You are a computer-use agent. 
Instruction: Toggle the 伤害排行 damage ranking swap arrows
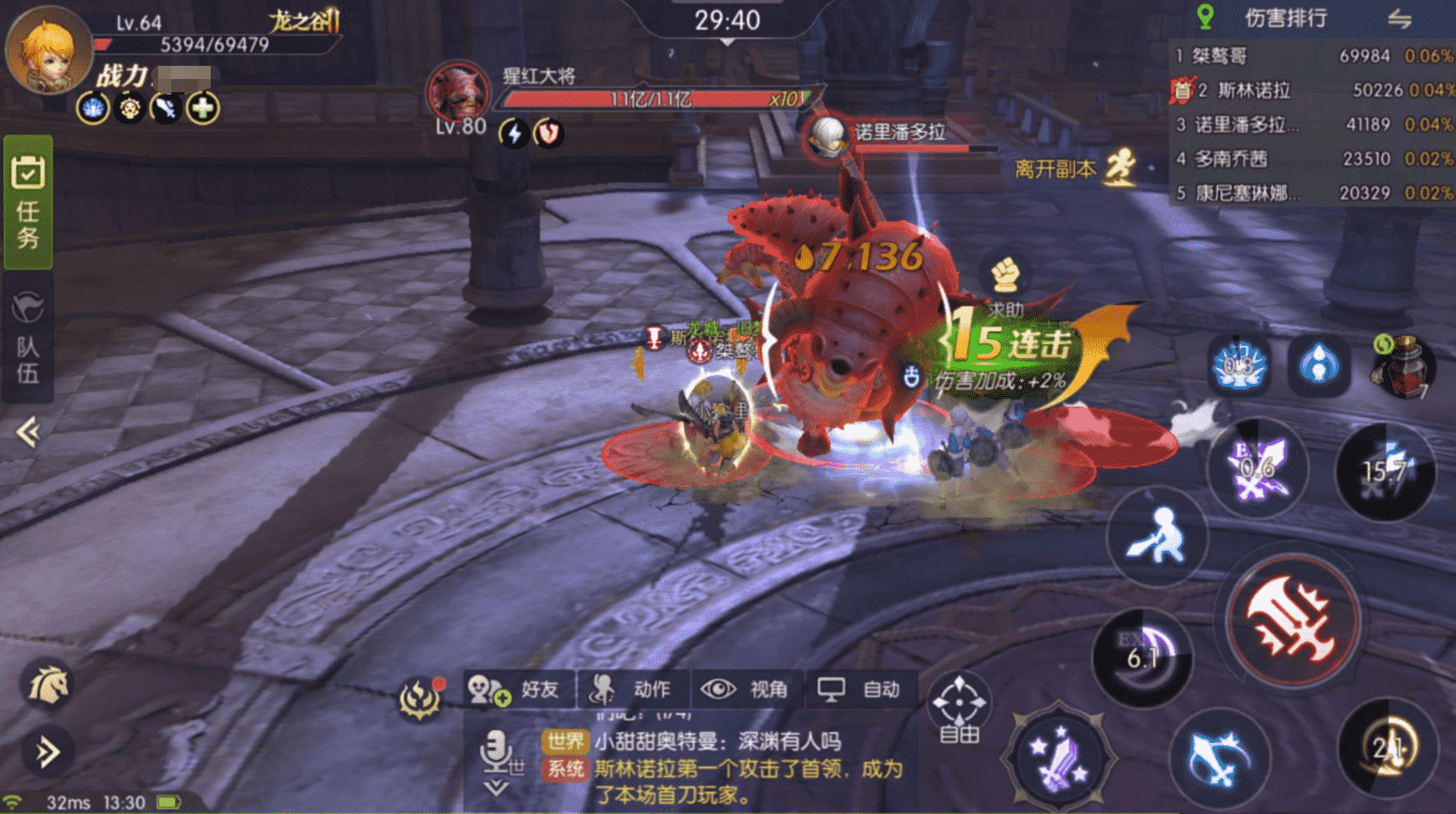point(1399,18)
